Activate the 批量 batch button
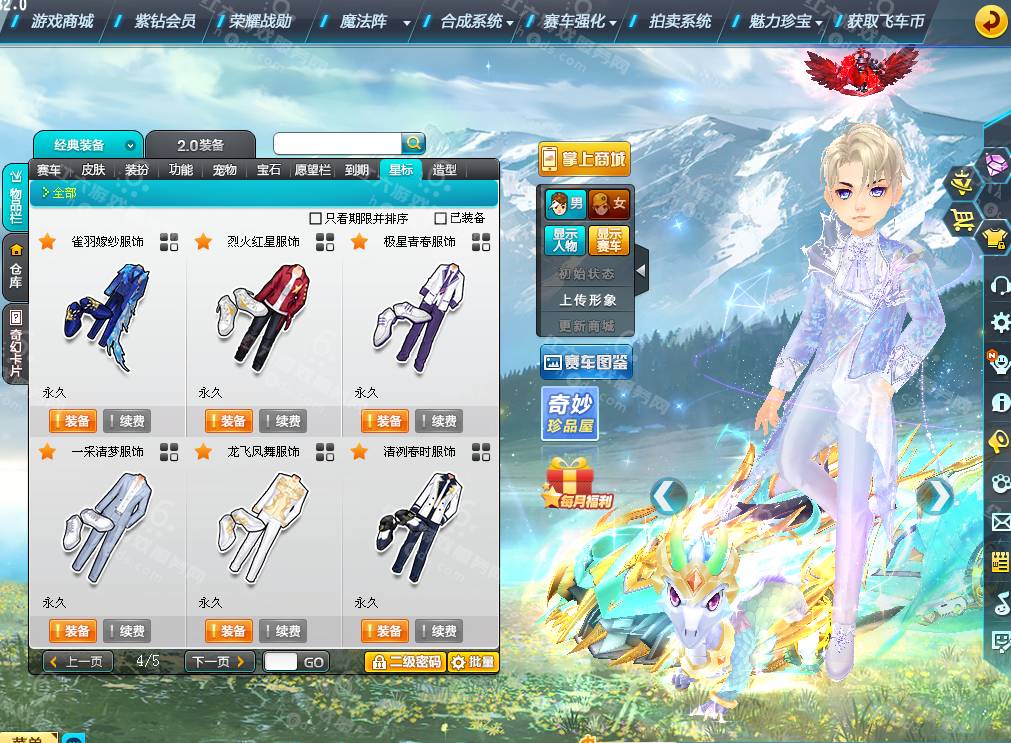The height and width of the screenshot is (743, 1011). [472, 662]
